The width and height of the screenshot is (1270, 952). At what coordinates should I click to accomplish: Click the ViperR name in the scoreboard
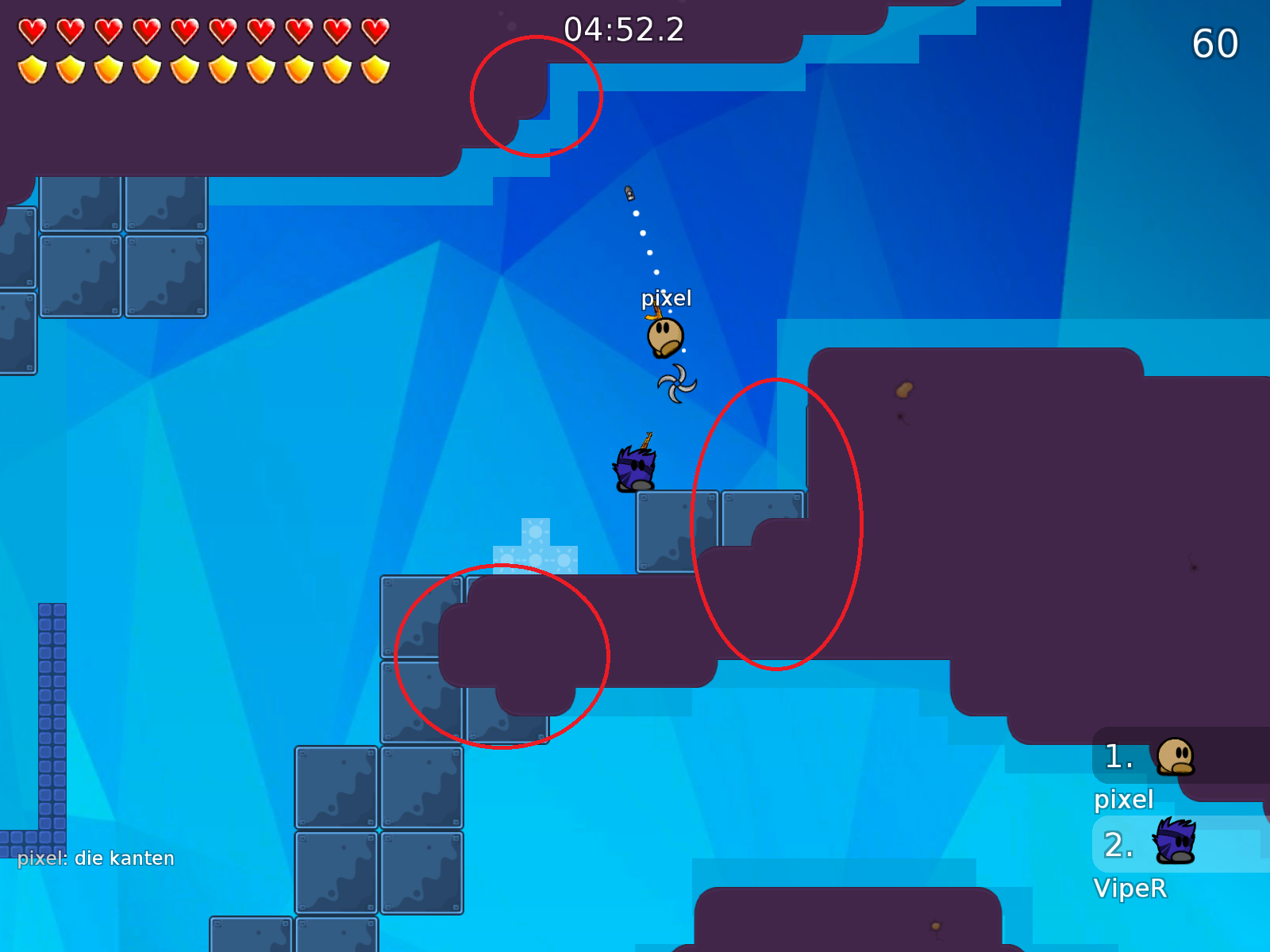[1132, 889]
